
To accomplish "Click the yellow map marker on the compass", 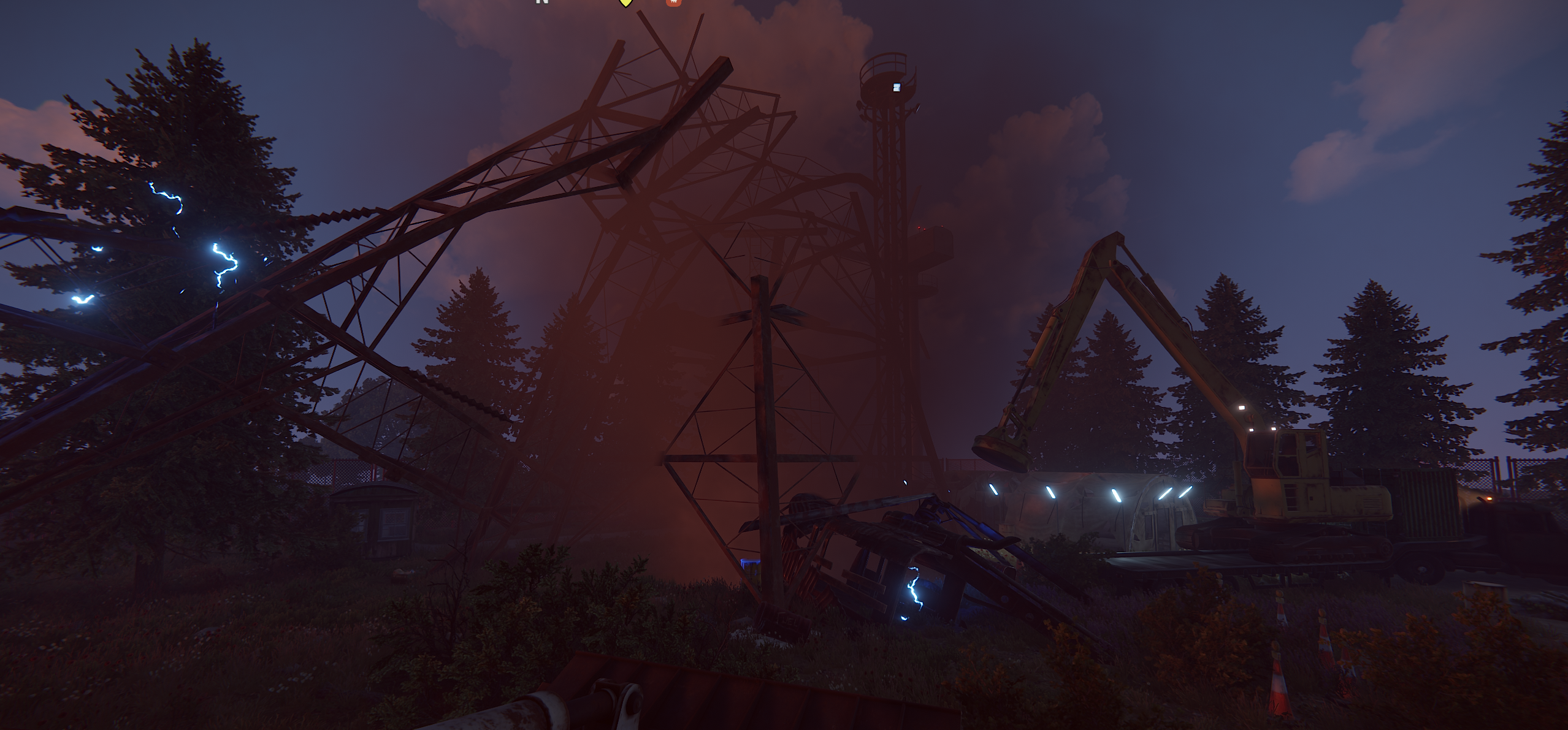I will (625, 2).
